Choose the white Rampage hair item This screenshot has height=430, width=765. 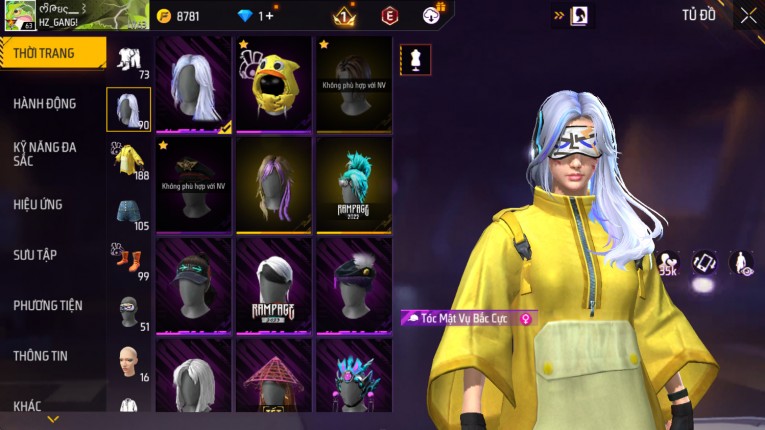[274, 285]
